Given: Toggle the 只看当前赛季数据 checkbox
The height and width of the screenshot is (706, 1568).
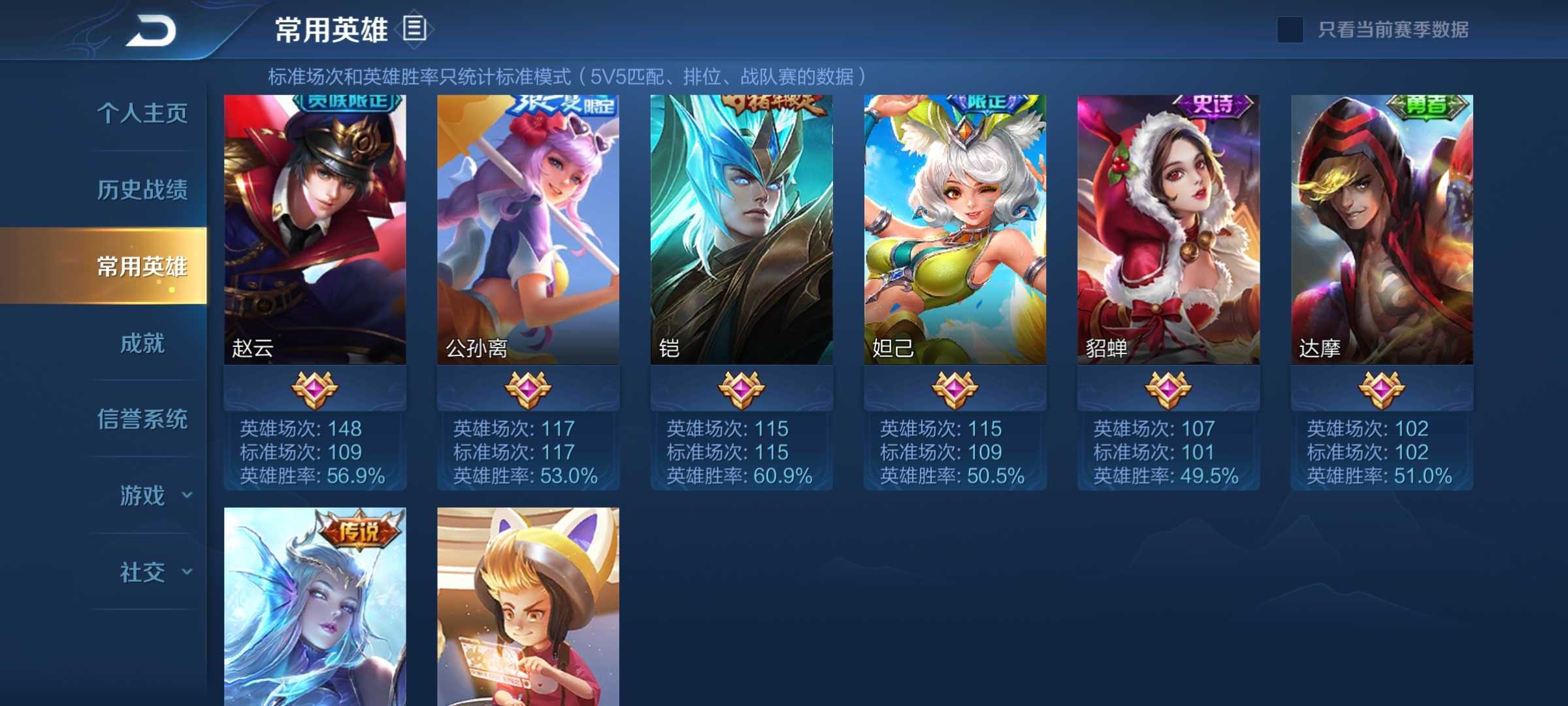Looking at the screenshot, I should (1290, 30).
